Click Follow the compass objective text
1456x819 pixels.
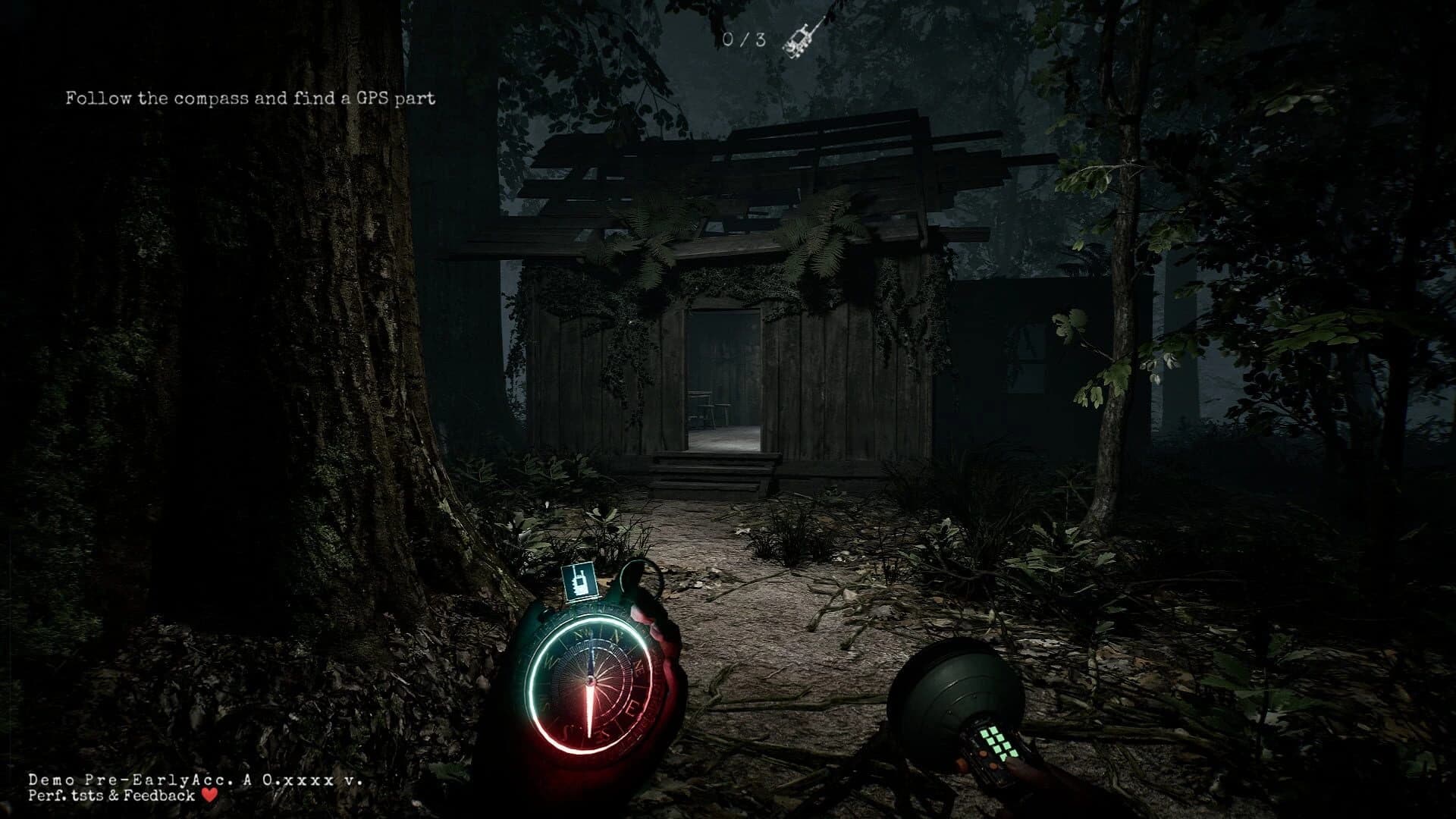[x=250, y=97]
